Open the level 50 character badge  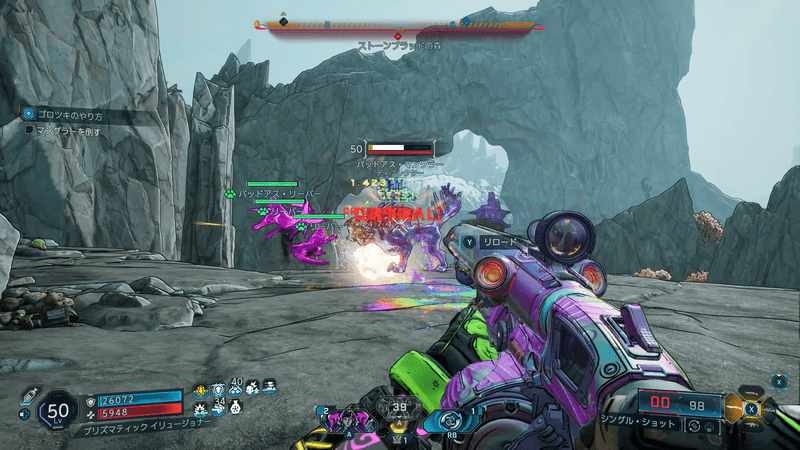tap(57, 410)
